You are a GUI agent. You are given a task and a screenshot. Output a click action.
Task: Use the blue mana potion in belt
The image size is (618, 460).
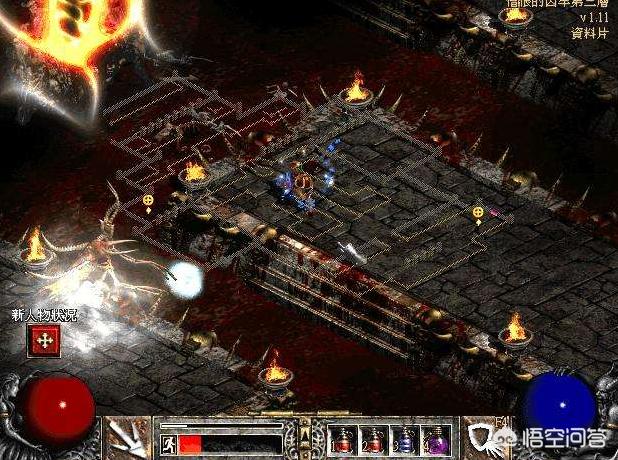pos(405,440)
